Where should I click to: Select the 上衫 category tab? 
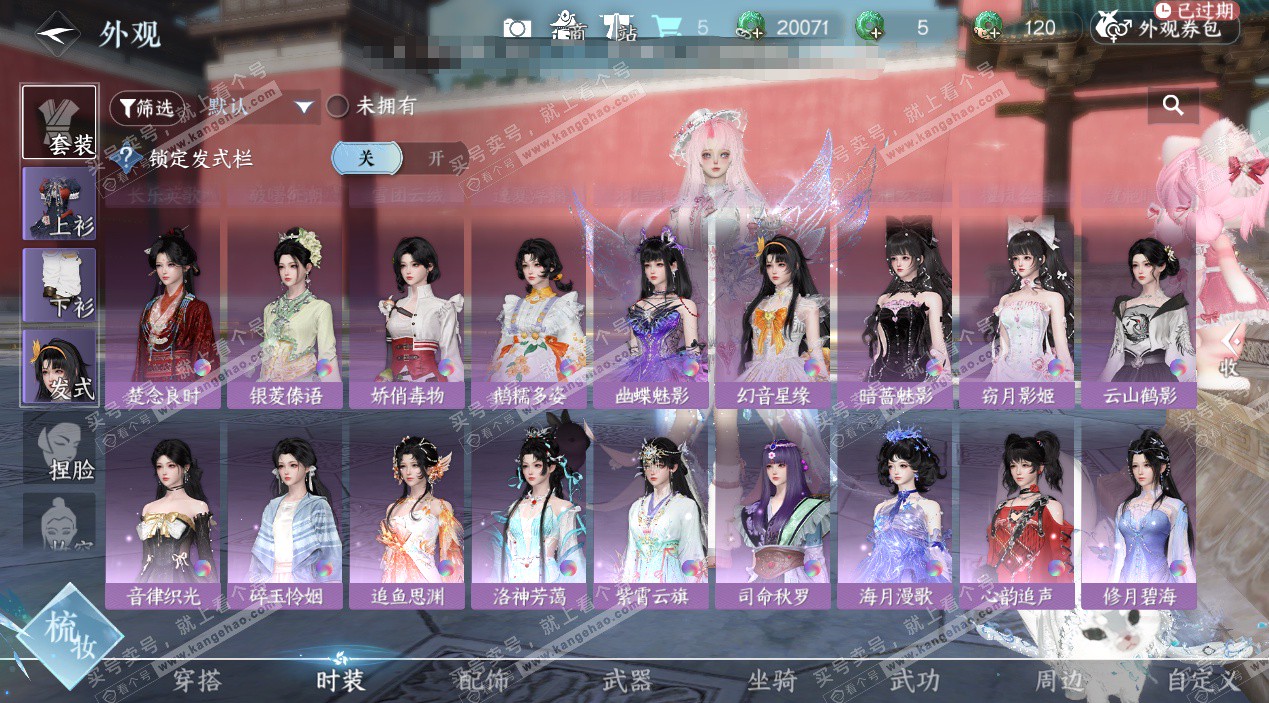60,204
